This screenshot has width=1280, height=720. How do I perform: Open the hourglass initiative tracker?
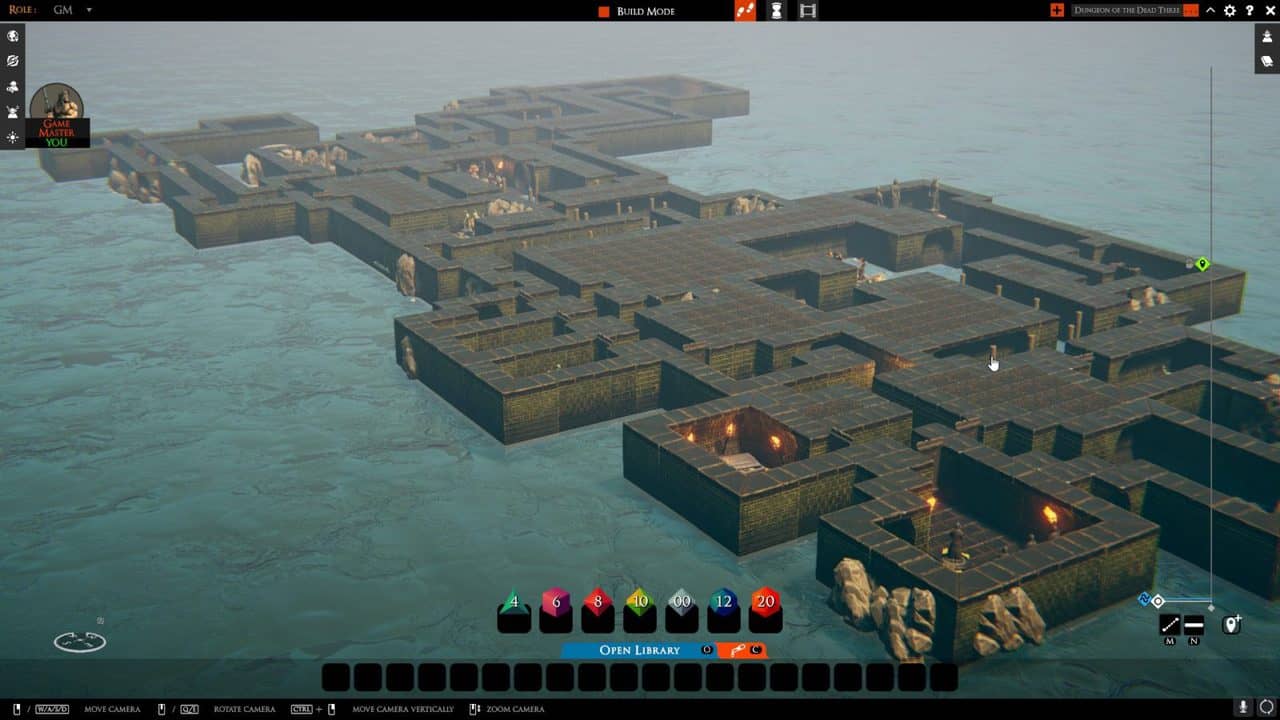776,11
